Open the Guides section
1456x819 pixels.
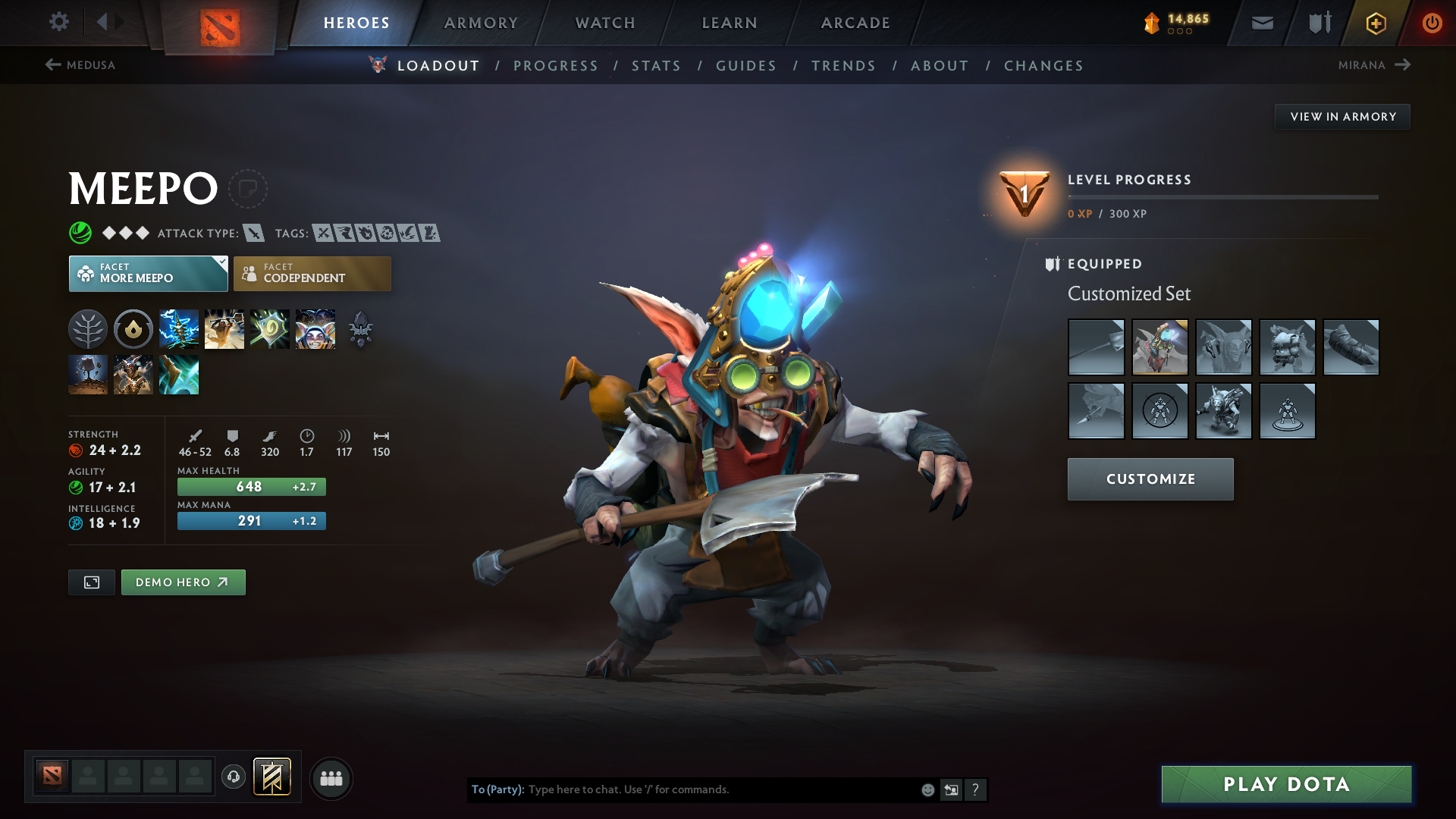click(746, 66)
